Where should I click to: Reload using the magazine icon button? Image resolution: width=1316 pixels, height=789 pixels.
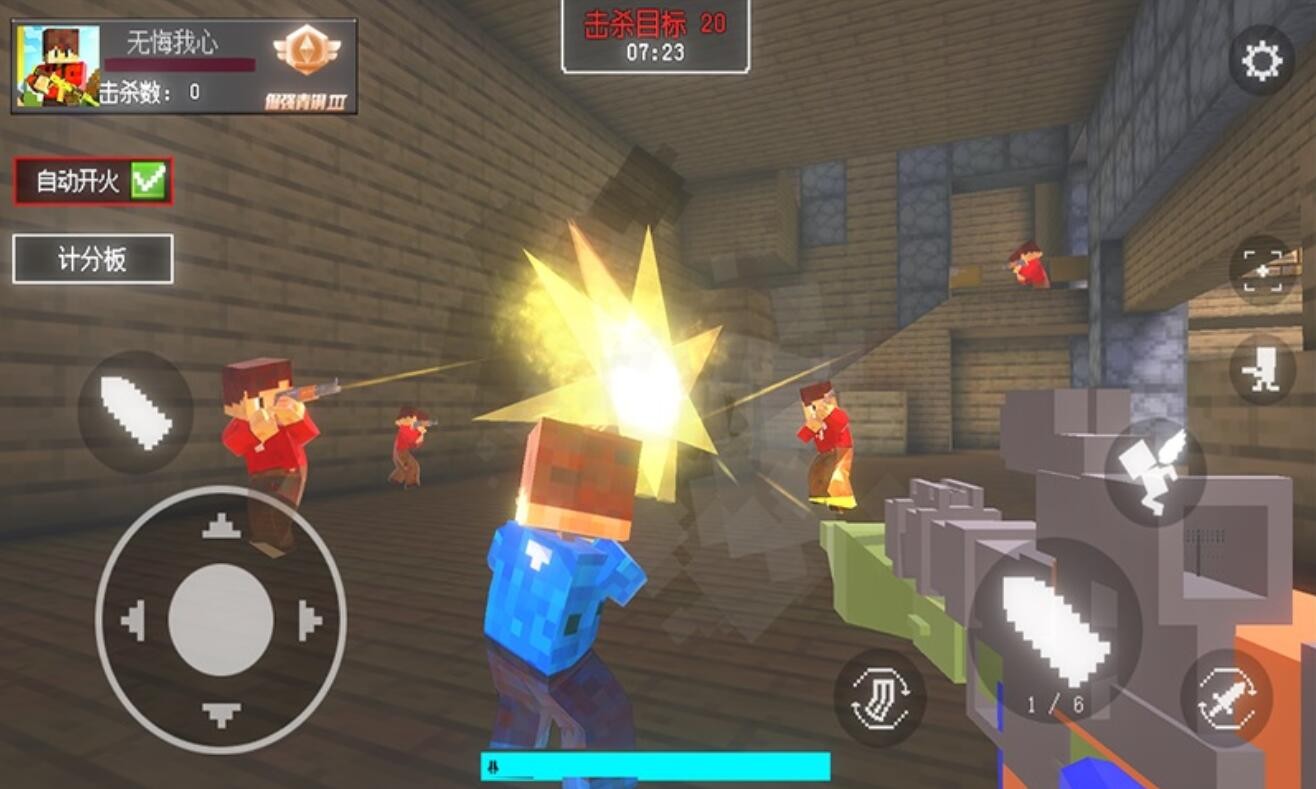[880, 698]
